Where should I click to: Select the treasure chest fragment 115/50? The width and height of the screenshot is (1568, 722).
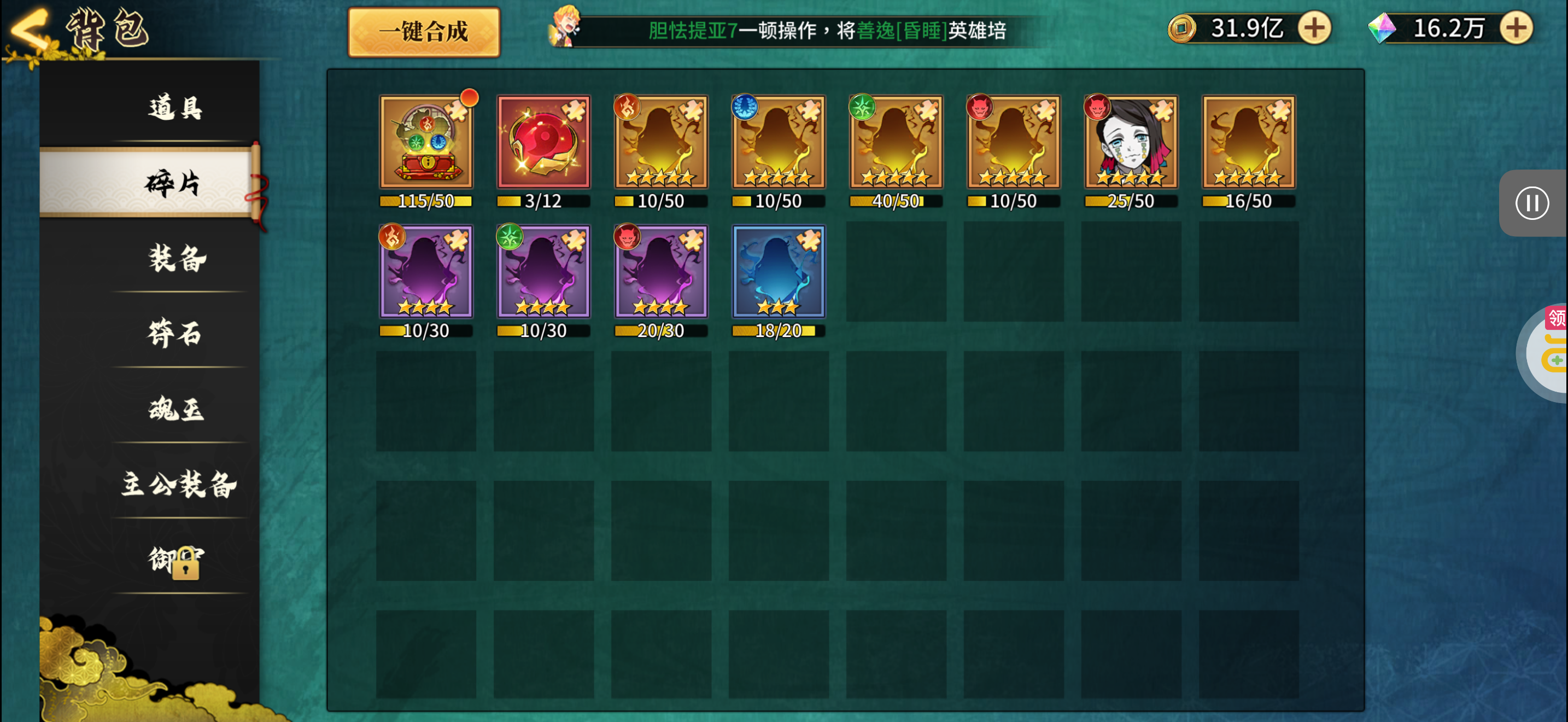426,142
